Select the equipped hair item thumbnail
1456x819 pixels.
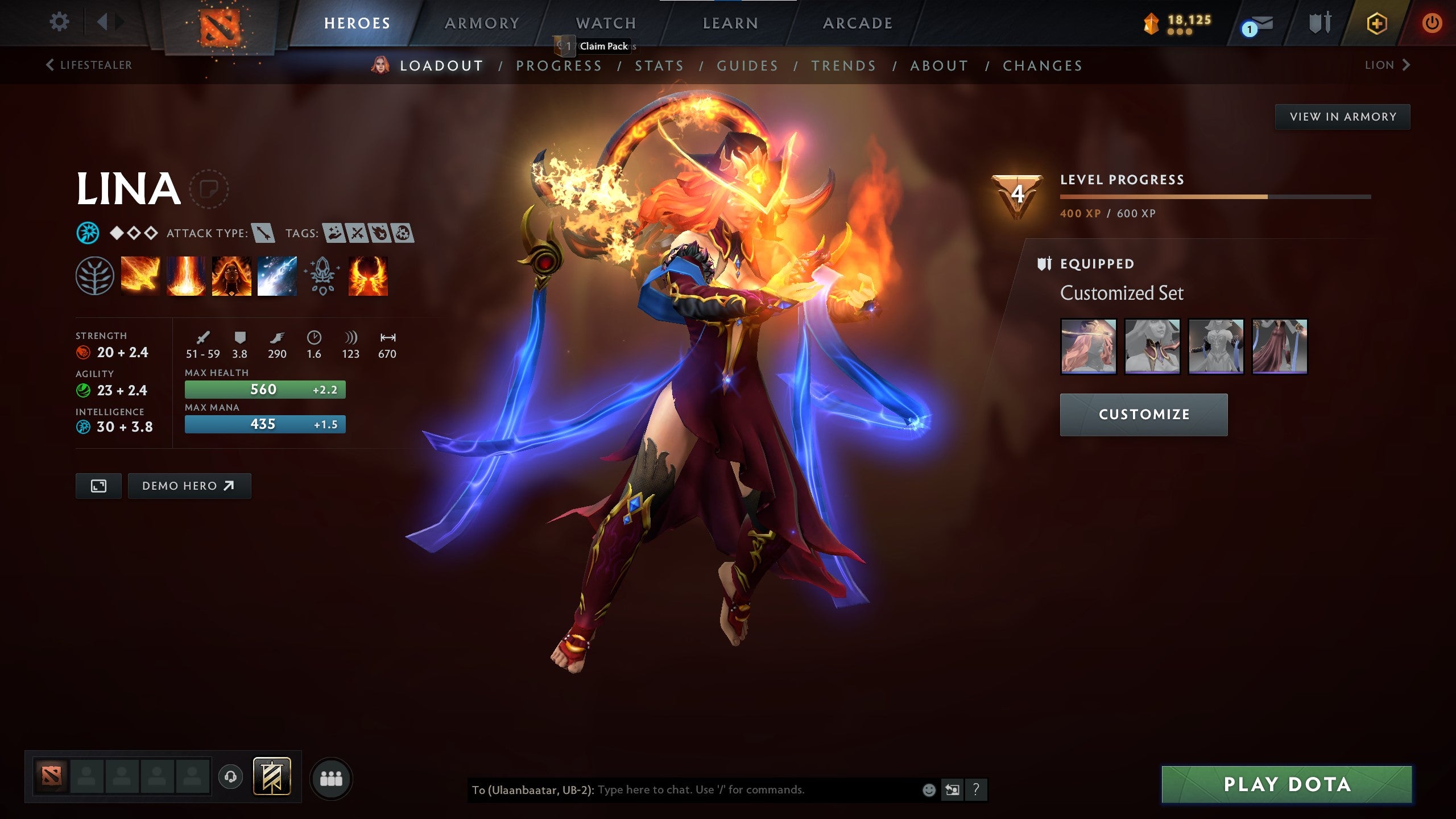tap(1089, 346)
